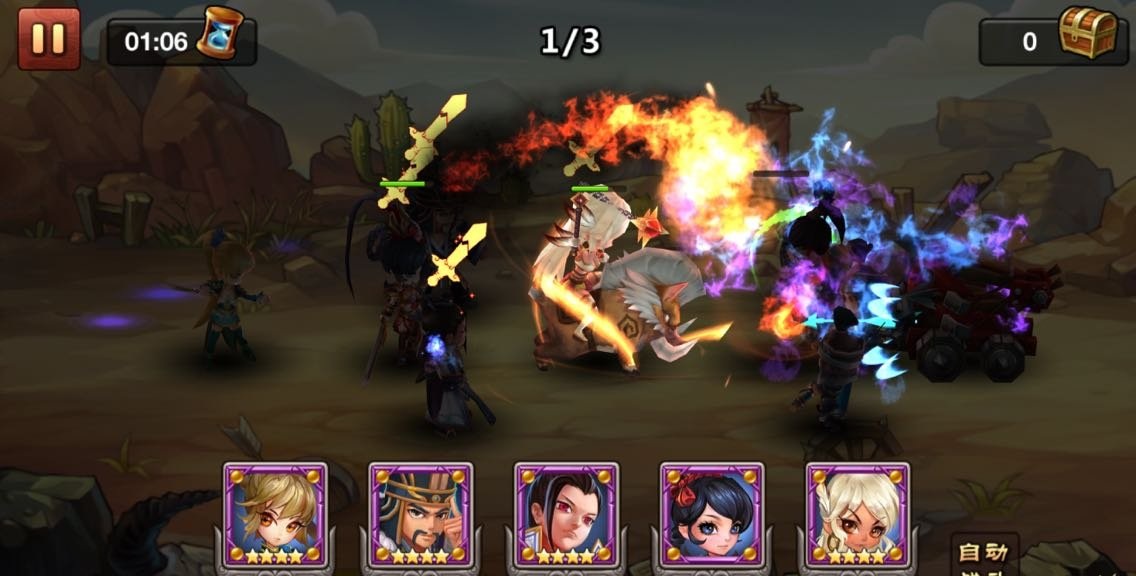Image resolution: width=1136 pixels, height=576 pixels.
Task: Trigger the white-haired tan hero portrait
Action: (858, 513)
